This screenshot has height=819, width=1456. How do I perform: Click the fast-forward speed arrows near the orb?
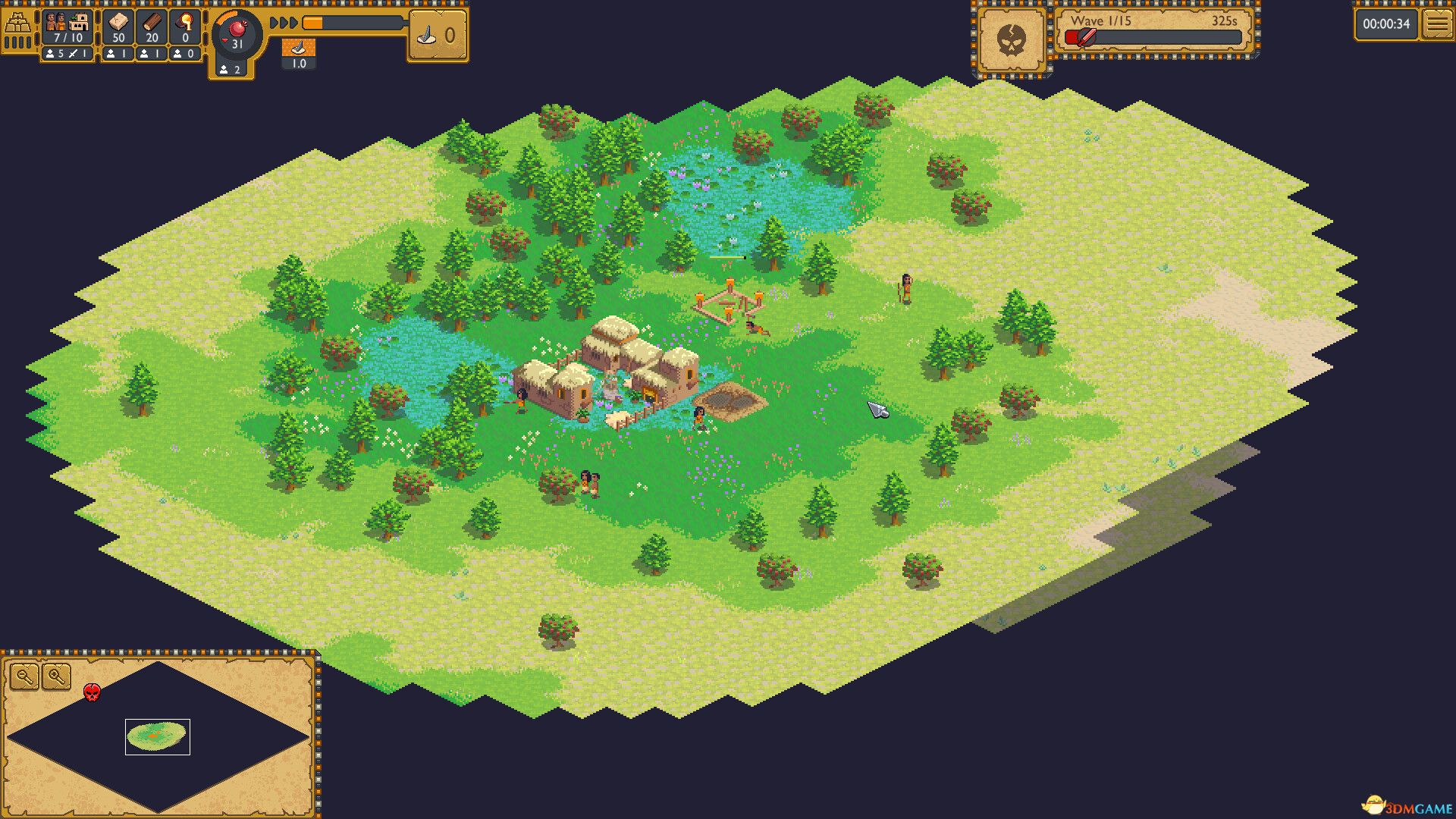284,24
